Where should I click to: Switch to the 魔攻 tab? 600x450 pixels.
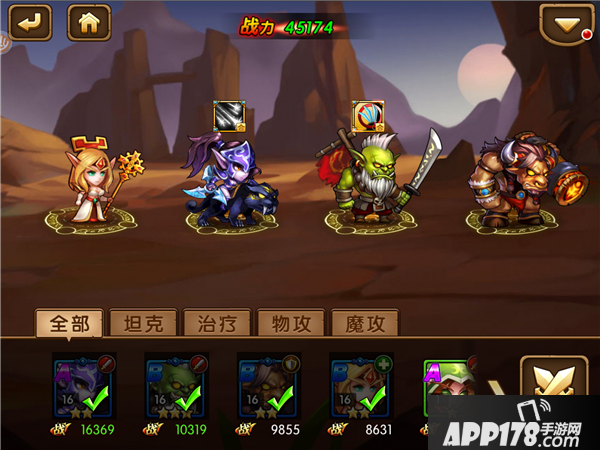364,323
